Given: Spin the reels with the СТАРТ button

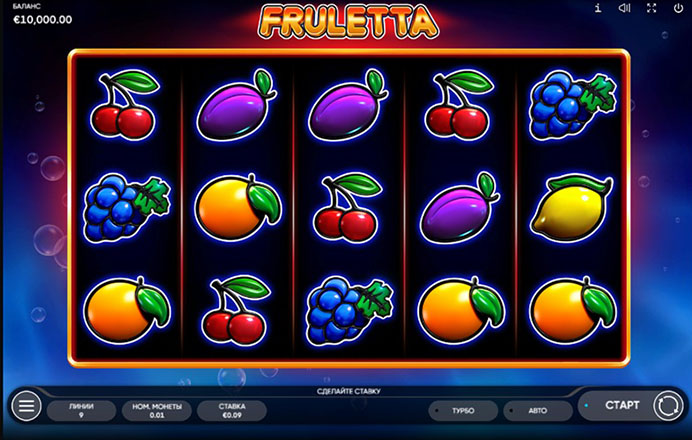Looking at the screenshot, I should pos(622,405).
